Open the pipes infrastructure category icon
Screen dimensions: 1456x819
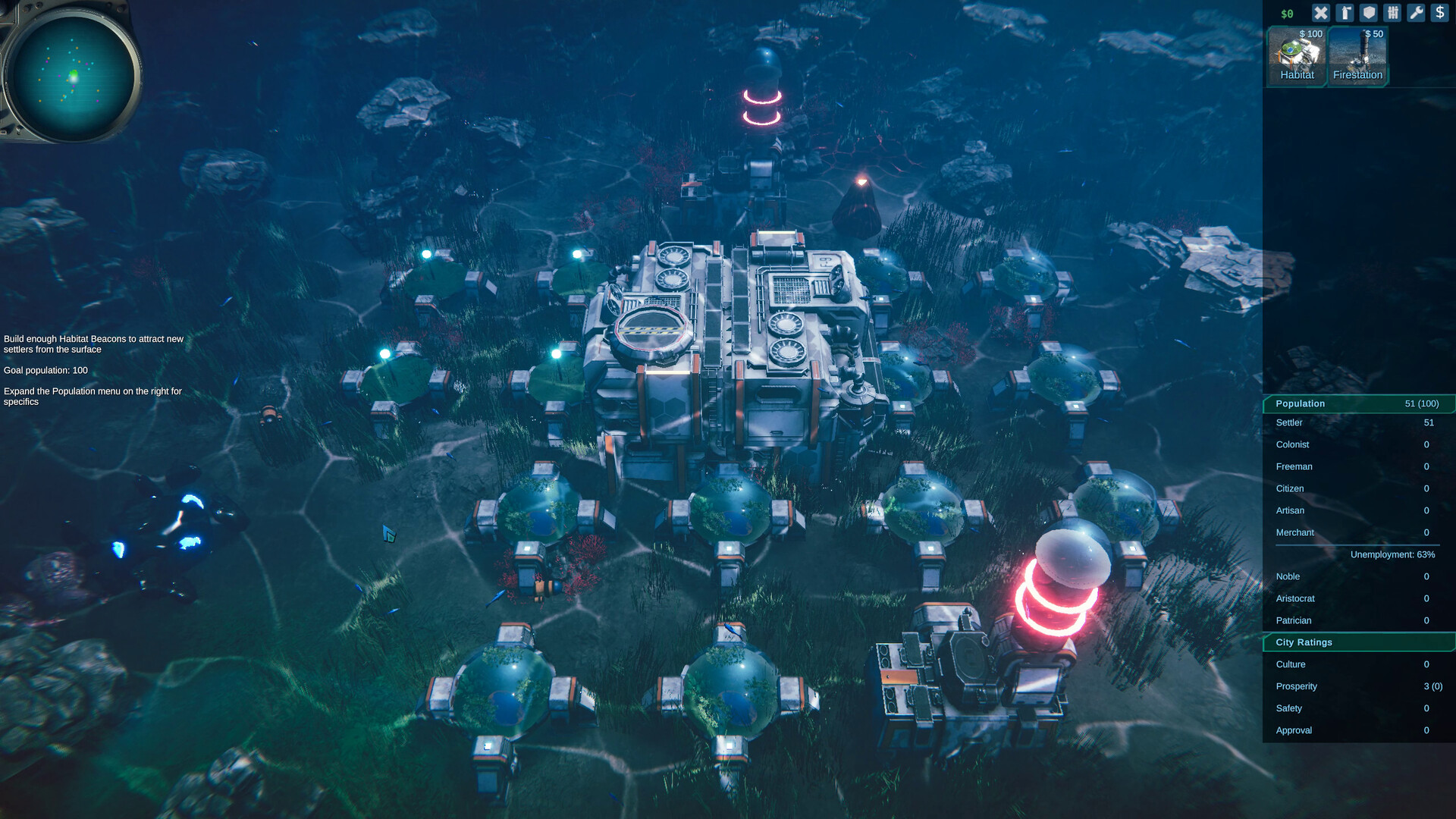[1393, 13]
